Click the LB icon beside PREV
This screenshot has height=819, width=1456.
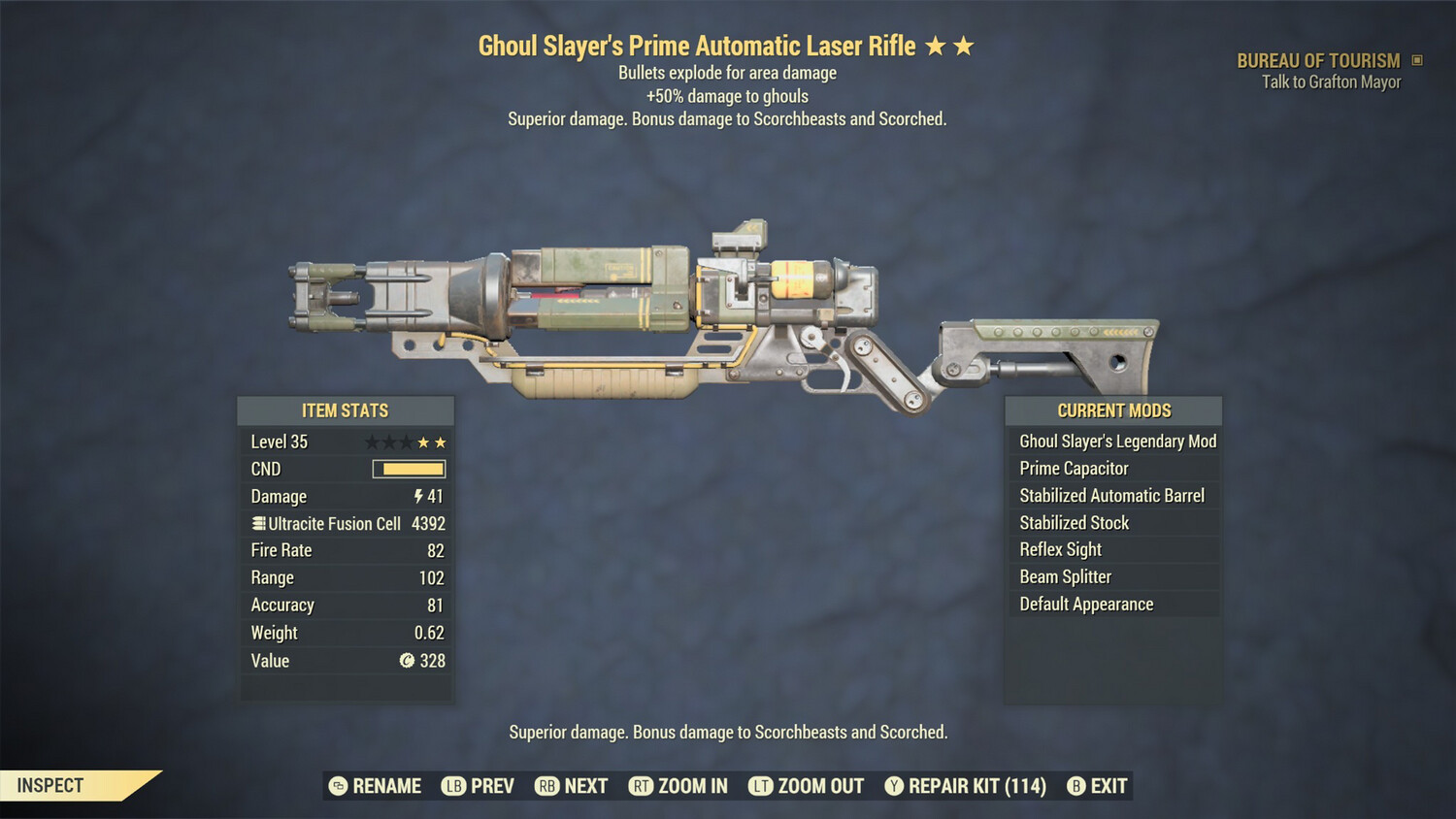click(453, 786)
